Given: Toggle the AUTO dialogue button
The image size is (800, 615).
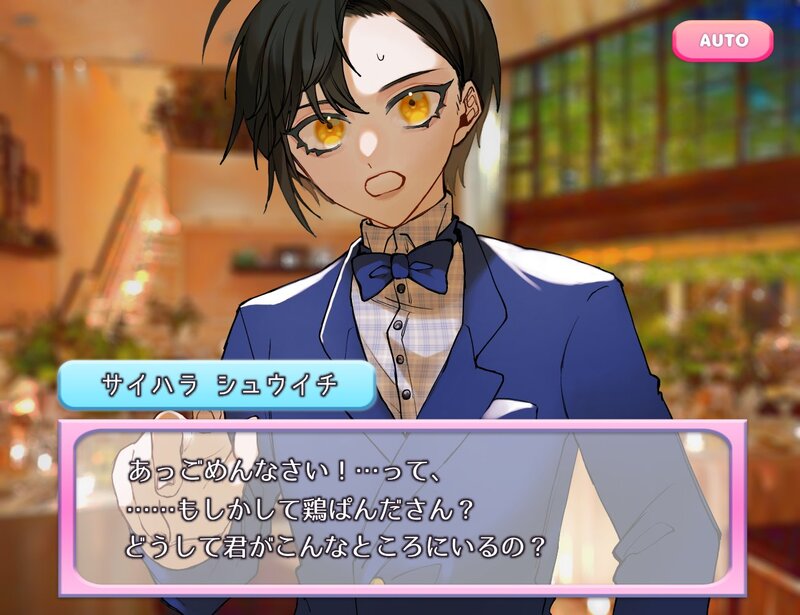Looking at the screenshot, I should click(722, 41).
